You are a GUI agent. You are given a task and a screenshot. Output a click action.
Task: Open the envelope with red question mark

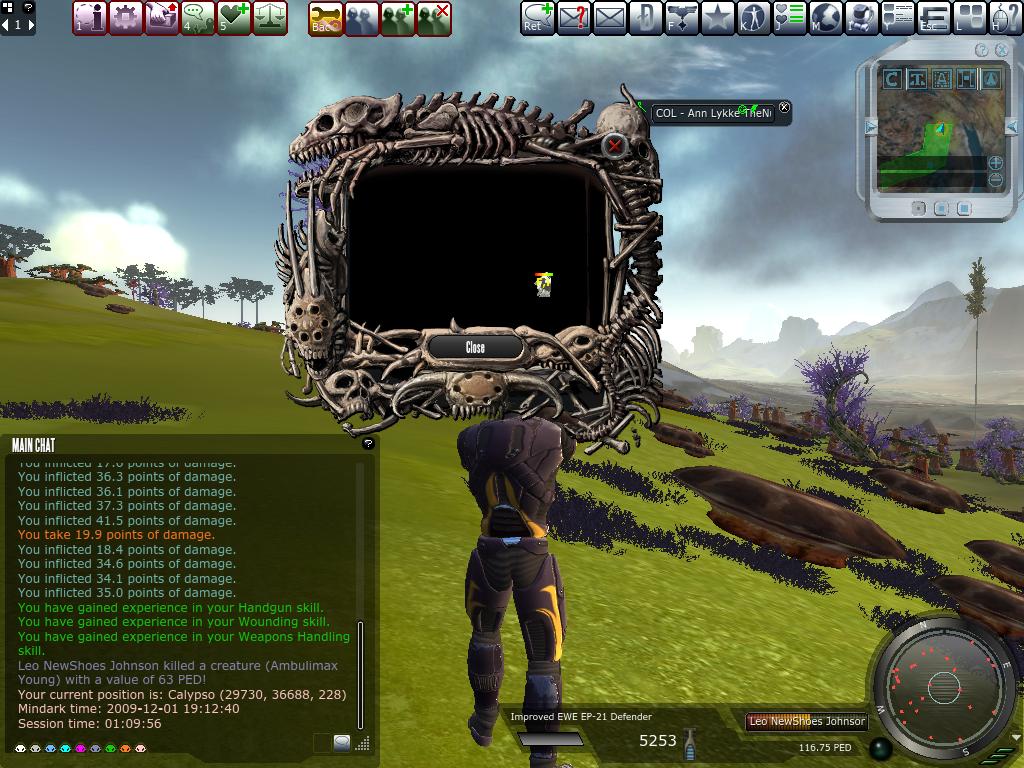574,17
